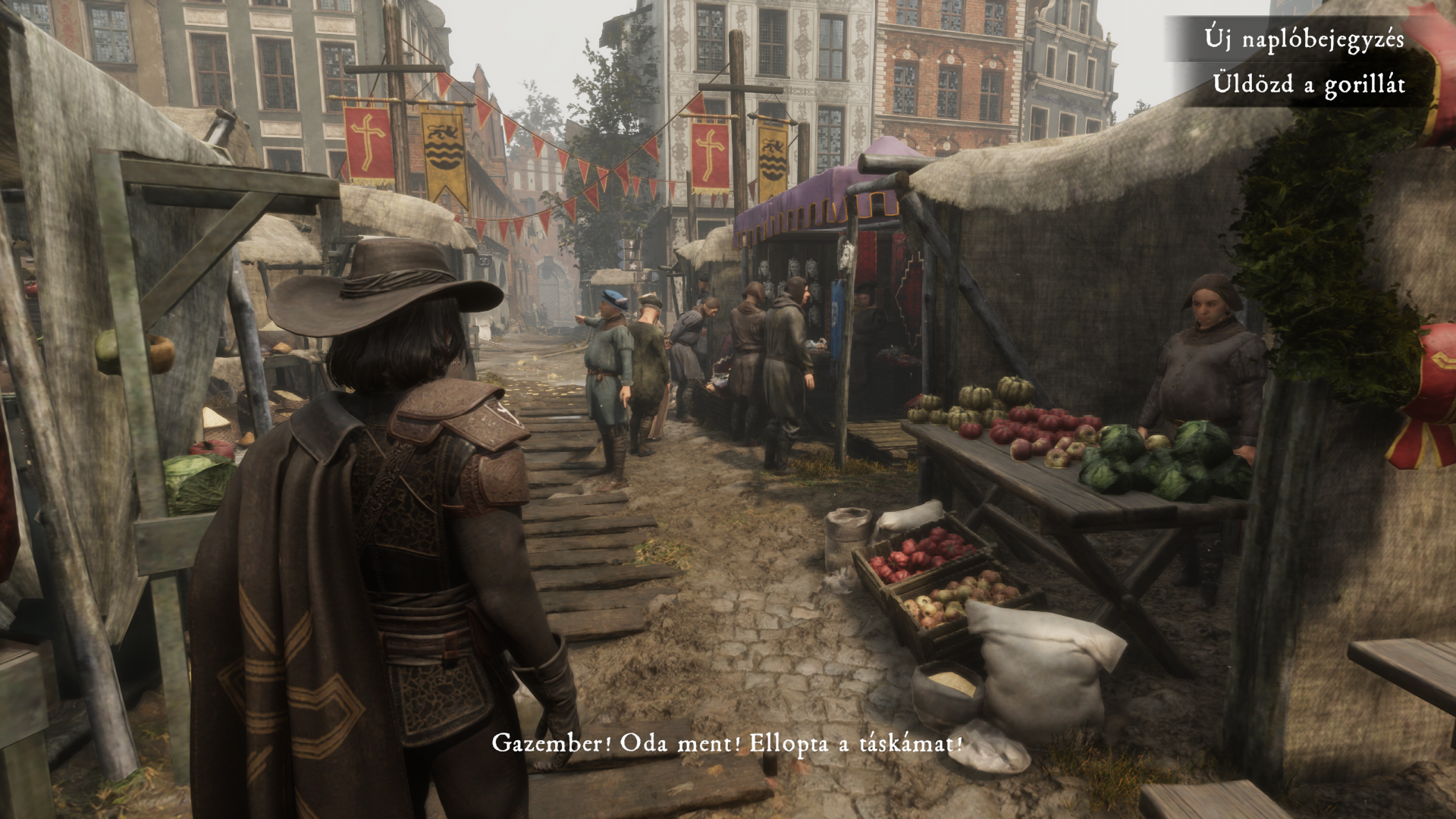Viewport: 1456px width, 819px height.
Task: Select the "Üldözd a gorillát" quest objective
Action: click(1308, 84)
